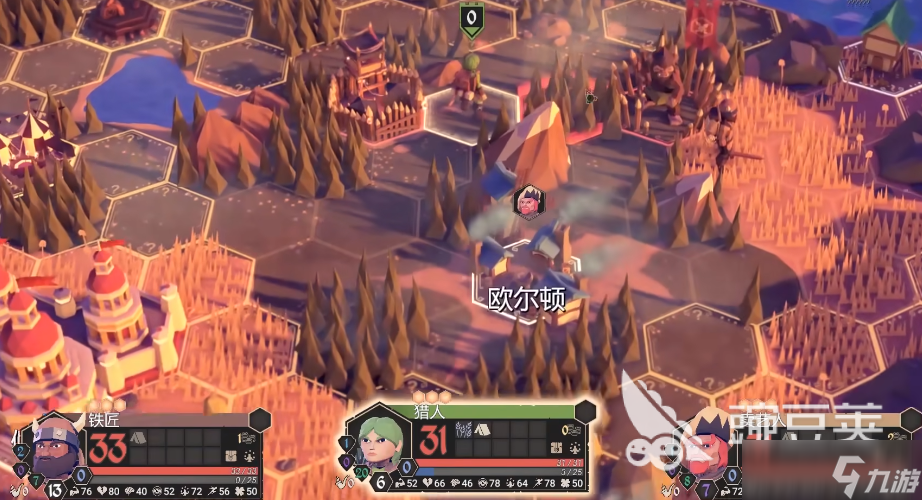Image resolution: width=922 pixels, height=500 pixels.
Task: Click the Hunter's level 6 badge
Action: [x=381, y=480]
